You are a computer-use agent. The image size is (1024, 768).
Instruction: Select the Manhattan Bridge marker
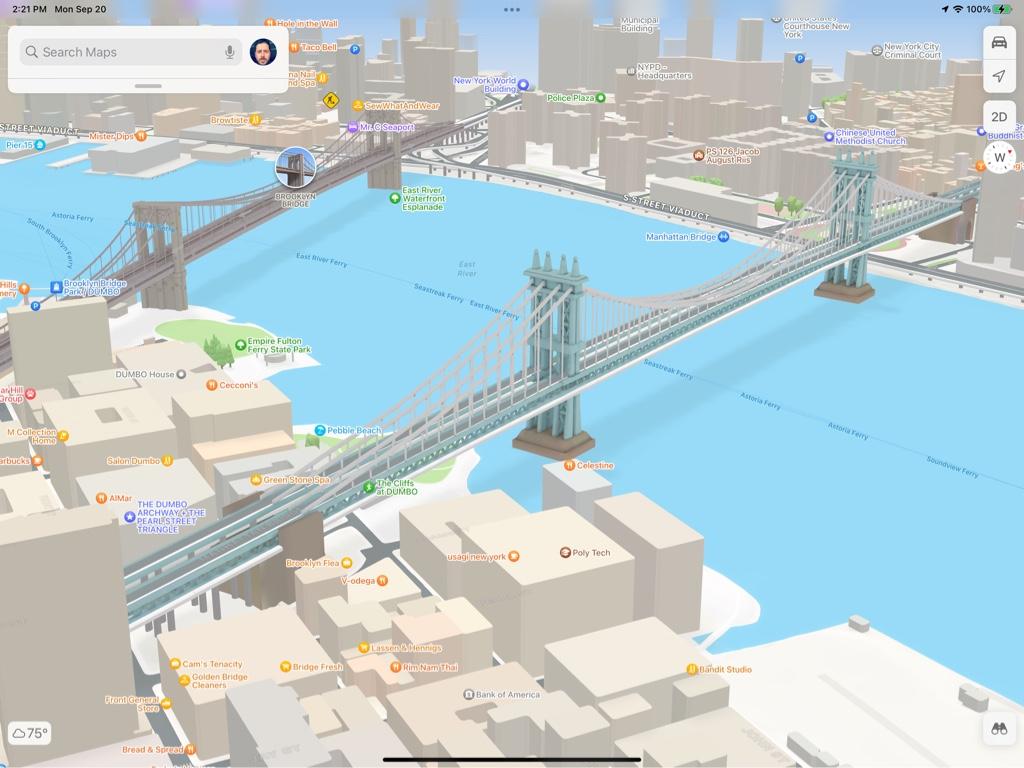click(x=723, y=237)
